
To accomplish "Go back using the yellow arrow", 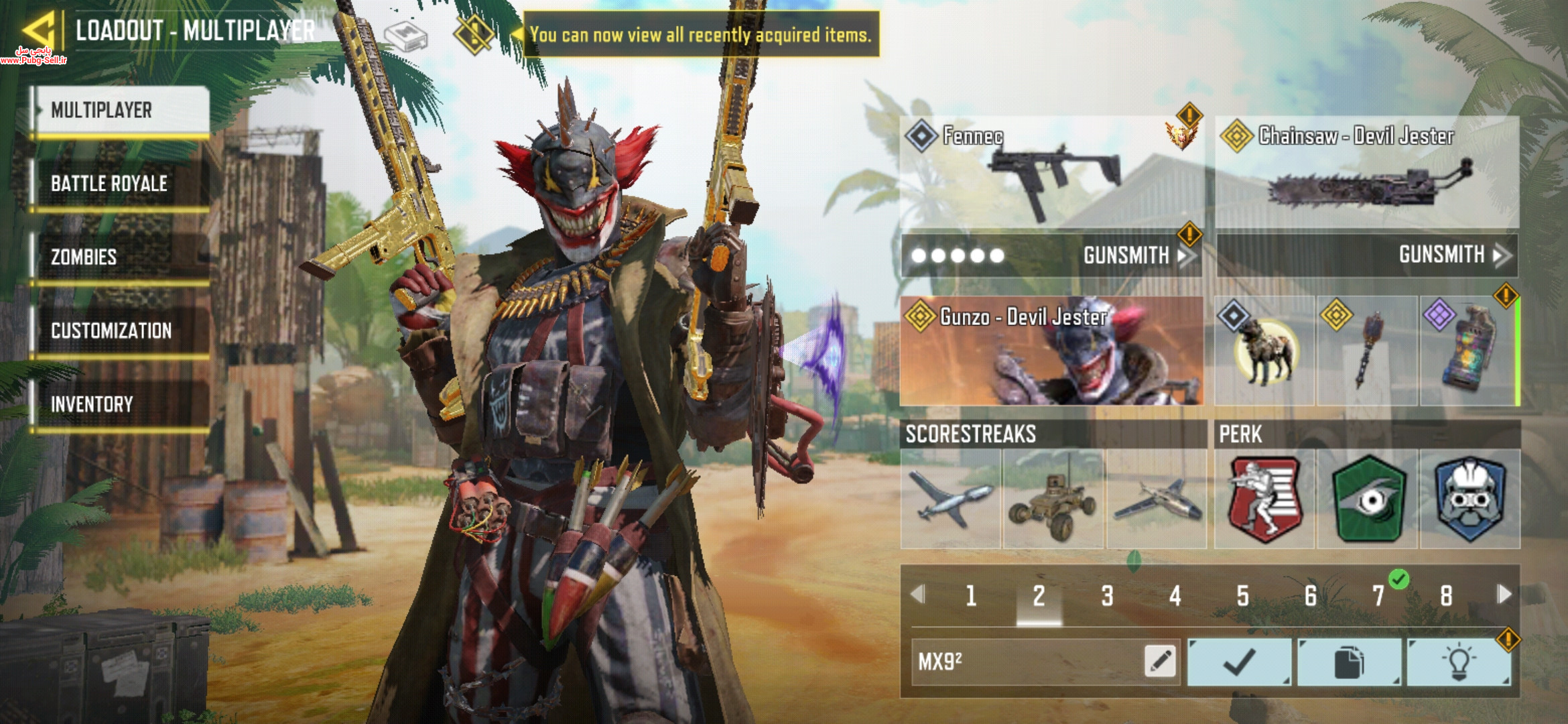I will tap(38, 30).
